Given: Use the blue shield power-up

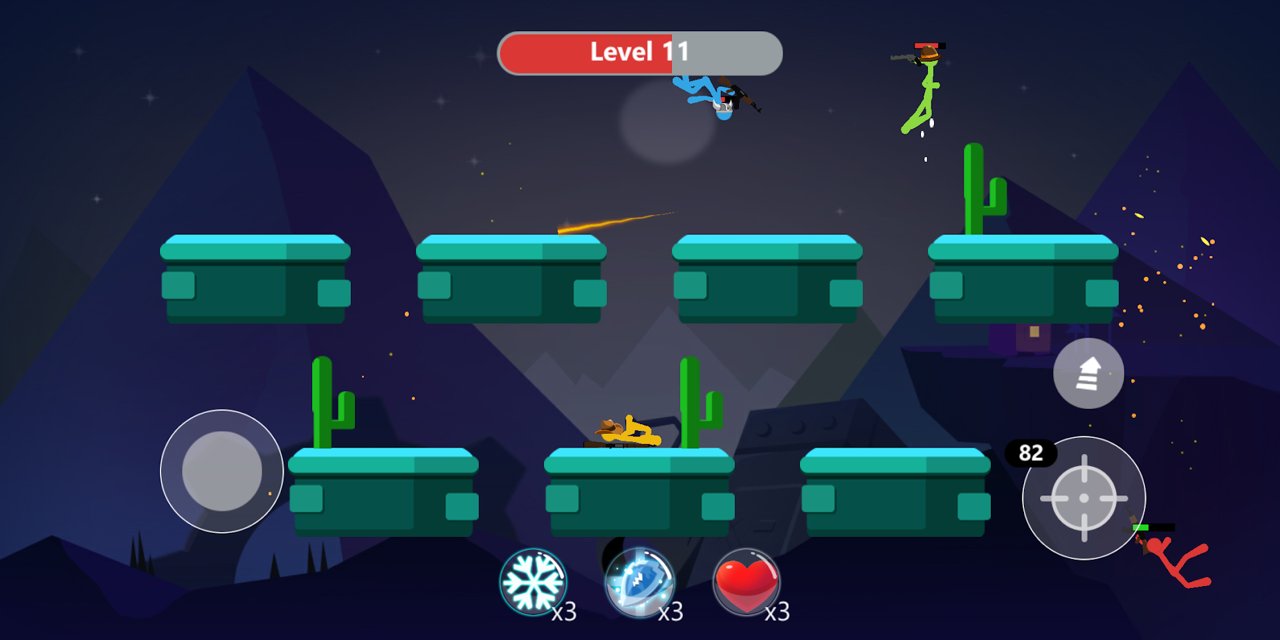Looking at the screenshot, I should click(640, 582).
